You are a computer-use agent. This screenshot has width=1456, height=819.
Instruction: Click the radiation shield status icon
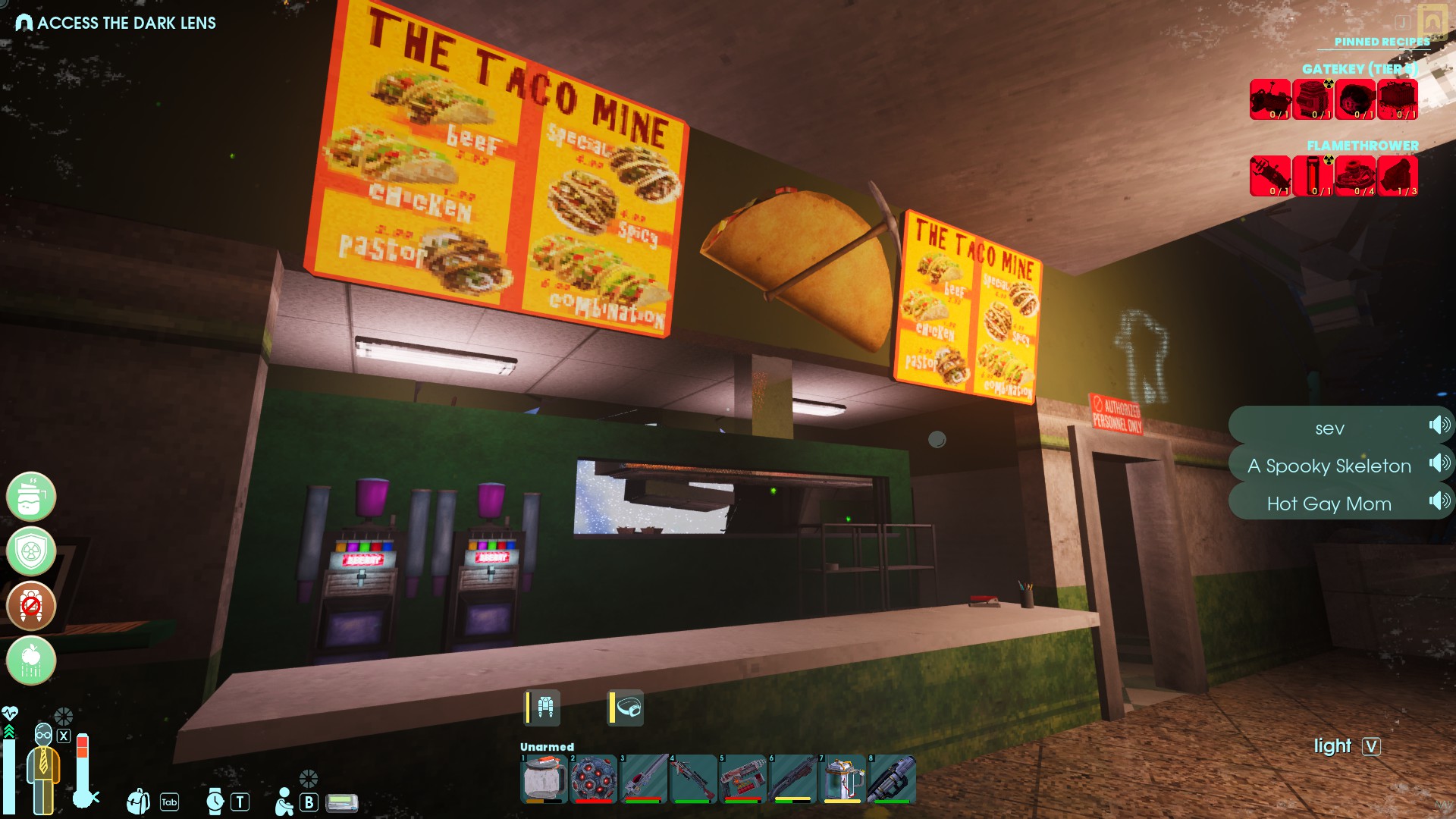click(x=31, y=551)
